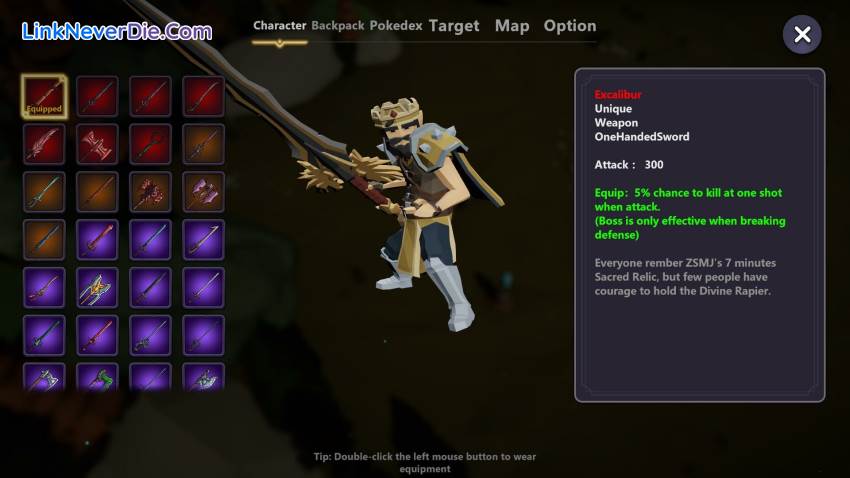Choose the orange slot with spiked mace
Viewport: 850px width, 478px height.
pyautogui.click(x=150, y=192)
